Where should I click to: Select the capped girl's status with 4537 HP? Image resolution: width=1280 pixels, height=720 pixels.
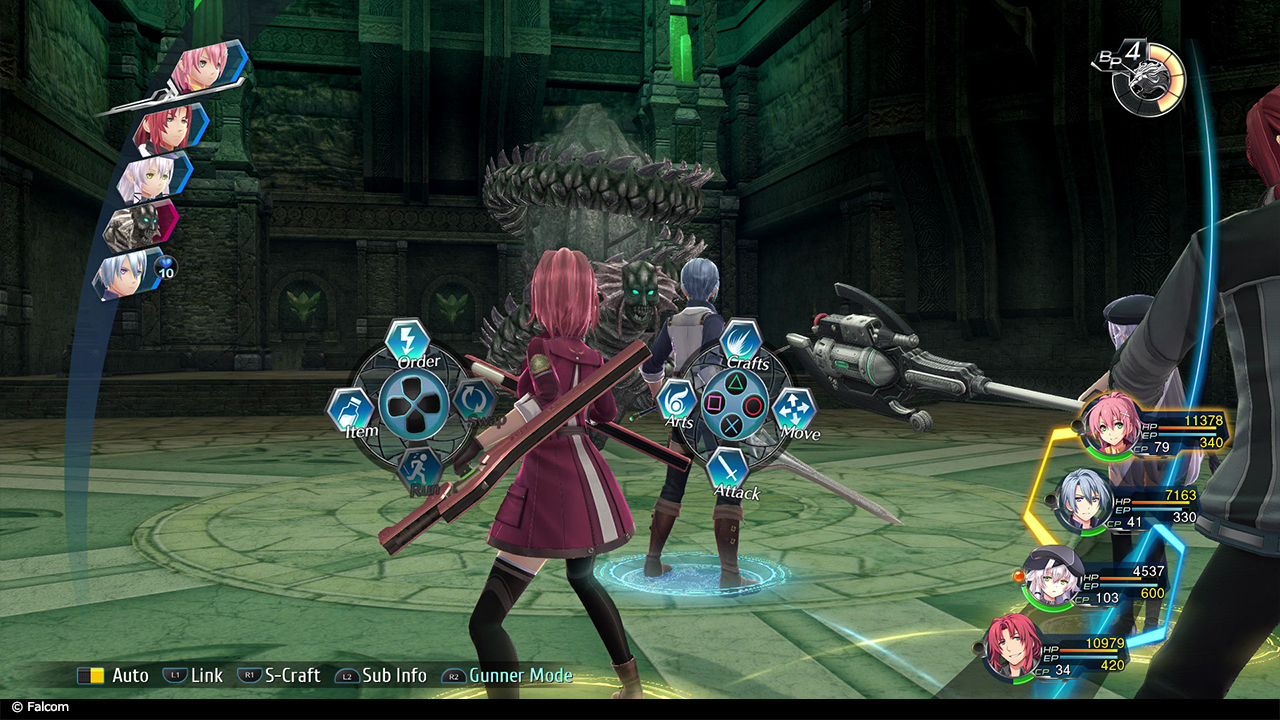(x=1051, y=576)
